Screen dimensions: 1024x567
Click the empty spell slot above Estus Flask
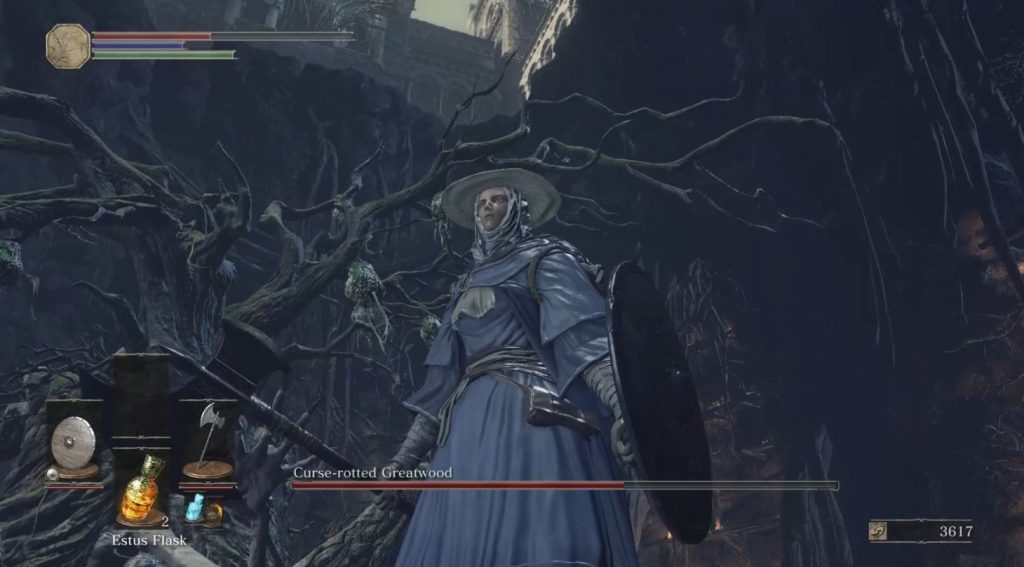140,396
